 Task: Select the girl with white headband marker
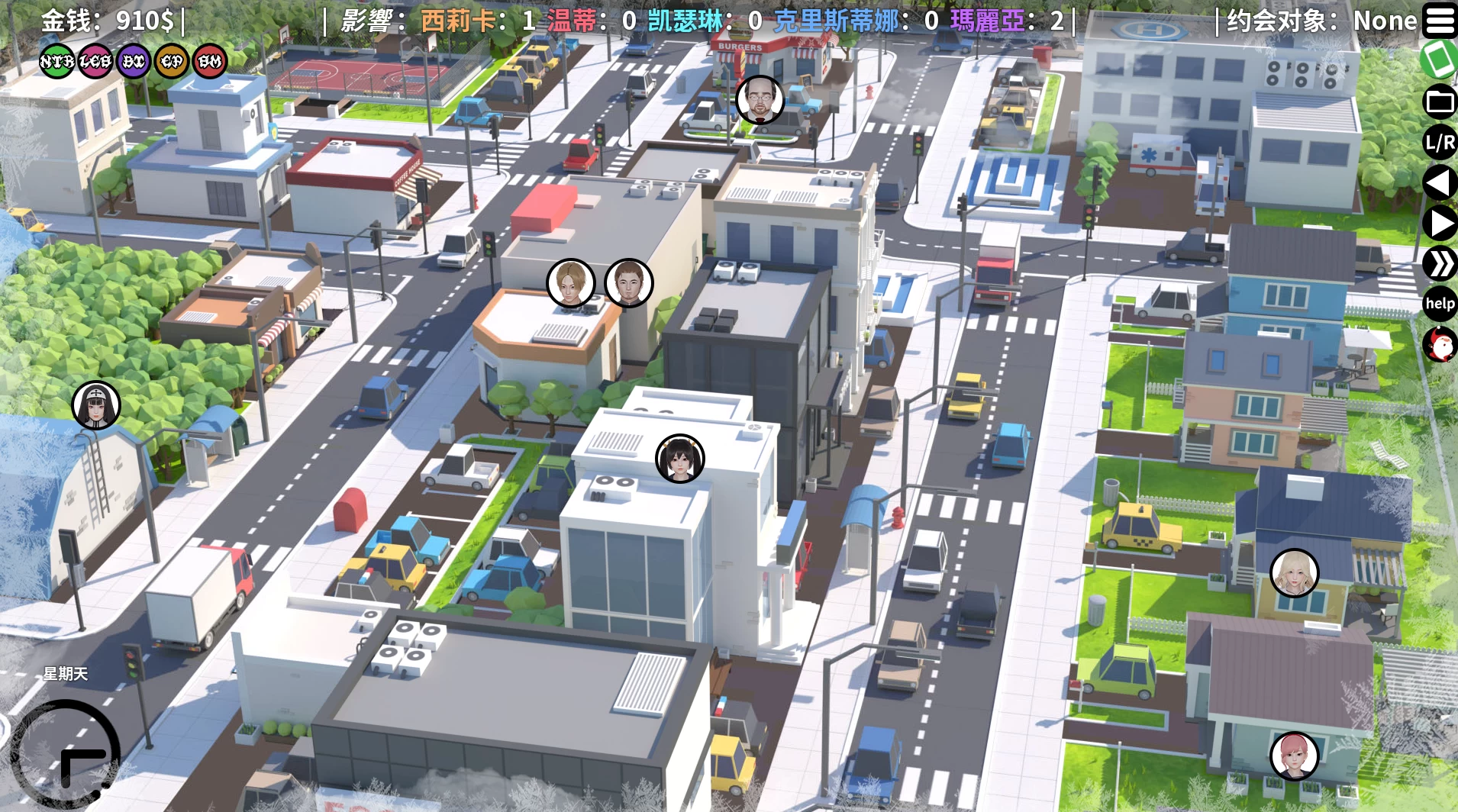tap(96, 405)
